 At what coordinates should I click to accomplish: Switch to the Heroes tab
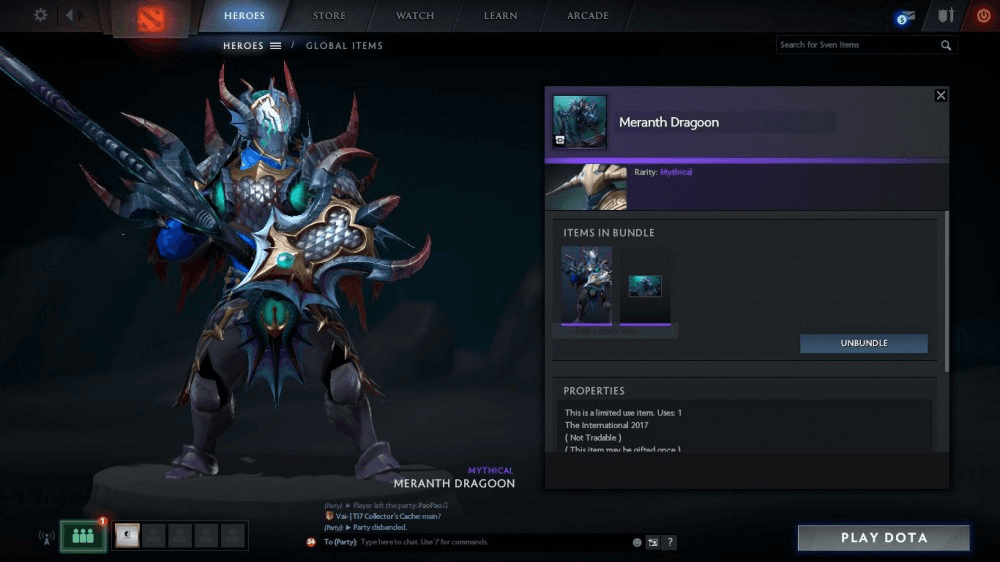pyautogui.click(x=244, y=16)
